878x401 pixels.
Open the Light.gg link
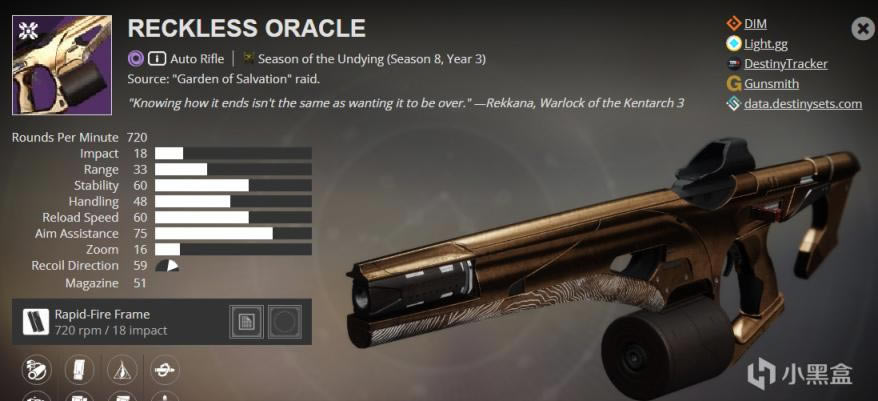pyautogui.click(x=765, y=43)
